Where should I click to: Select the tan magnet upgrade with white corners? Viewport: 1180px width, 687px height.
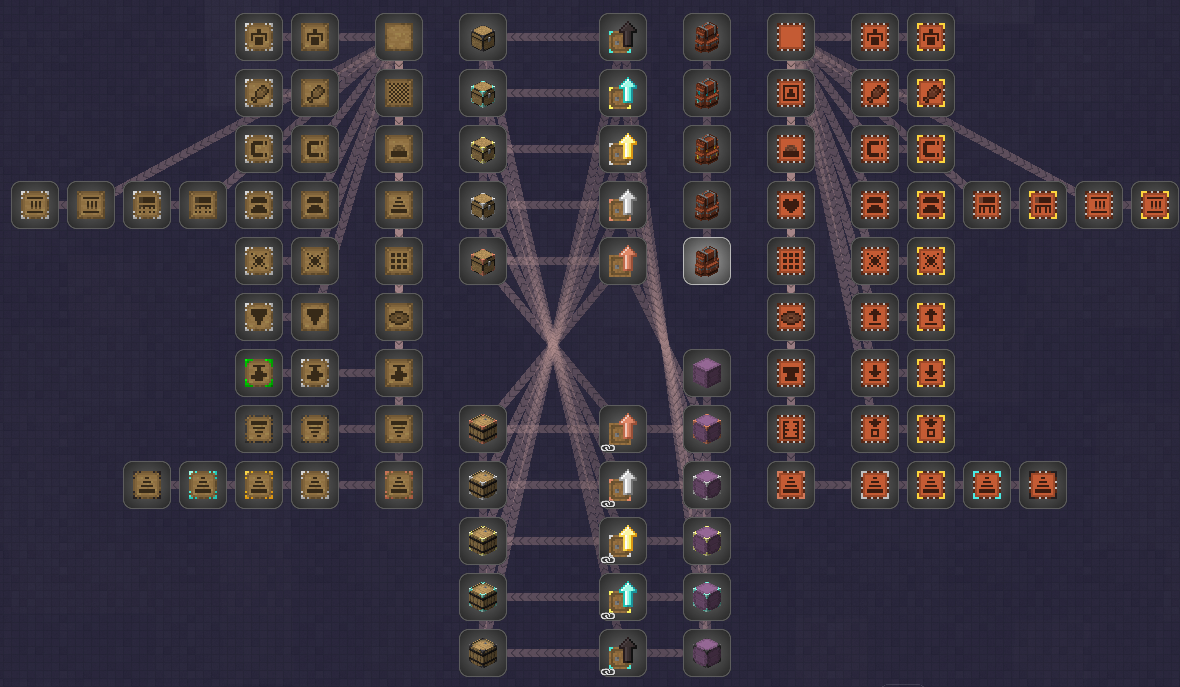point(259,149)
